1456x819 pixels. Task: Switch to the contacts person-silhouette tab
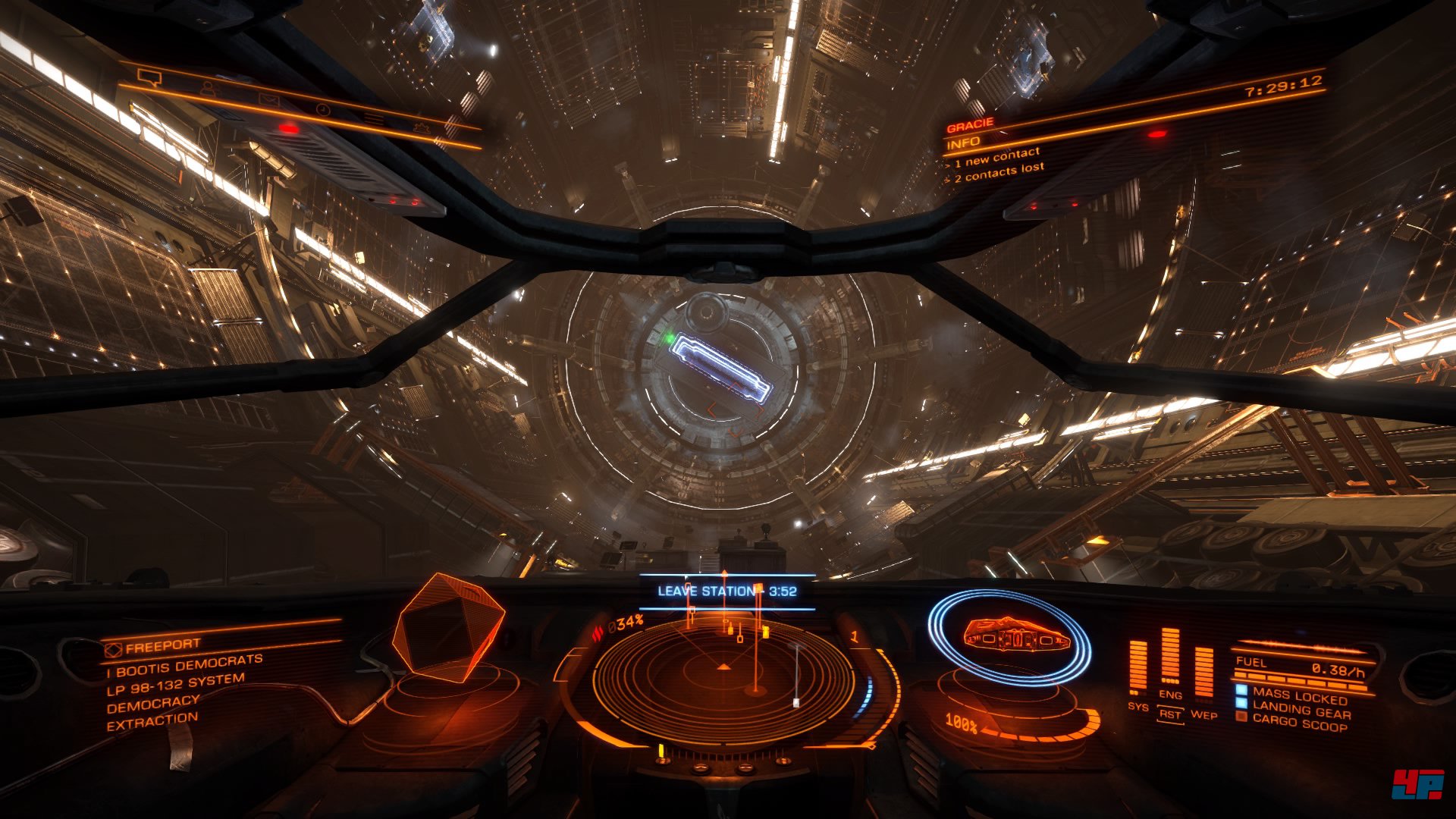point(209,87)
